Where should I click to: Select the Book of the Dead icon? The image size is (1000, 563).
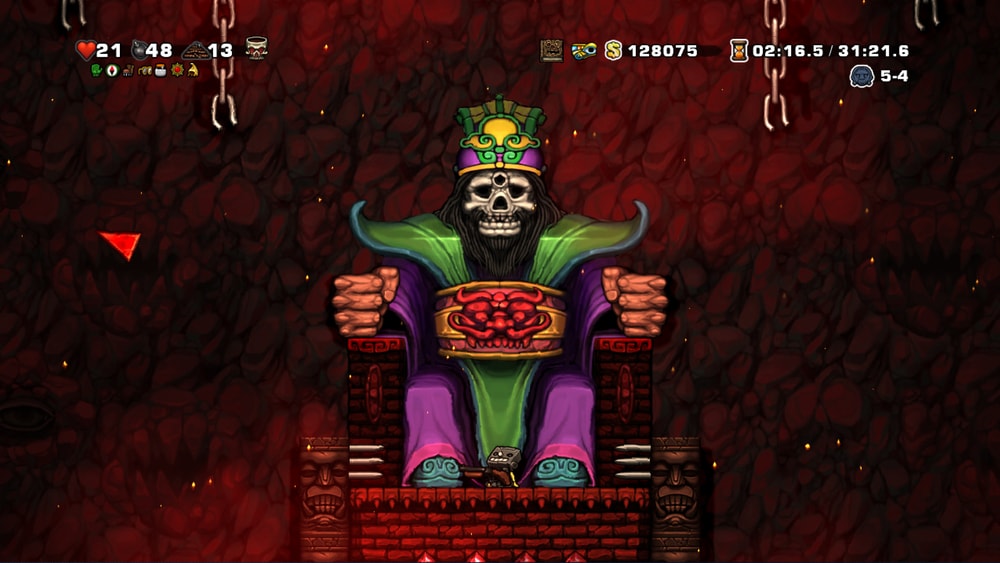click(x=552, y=50)
